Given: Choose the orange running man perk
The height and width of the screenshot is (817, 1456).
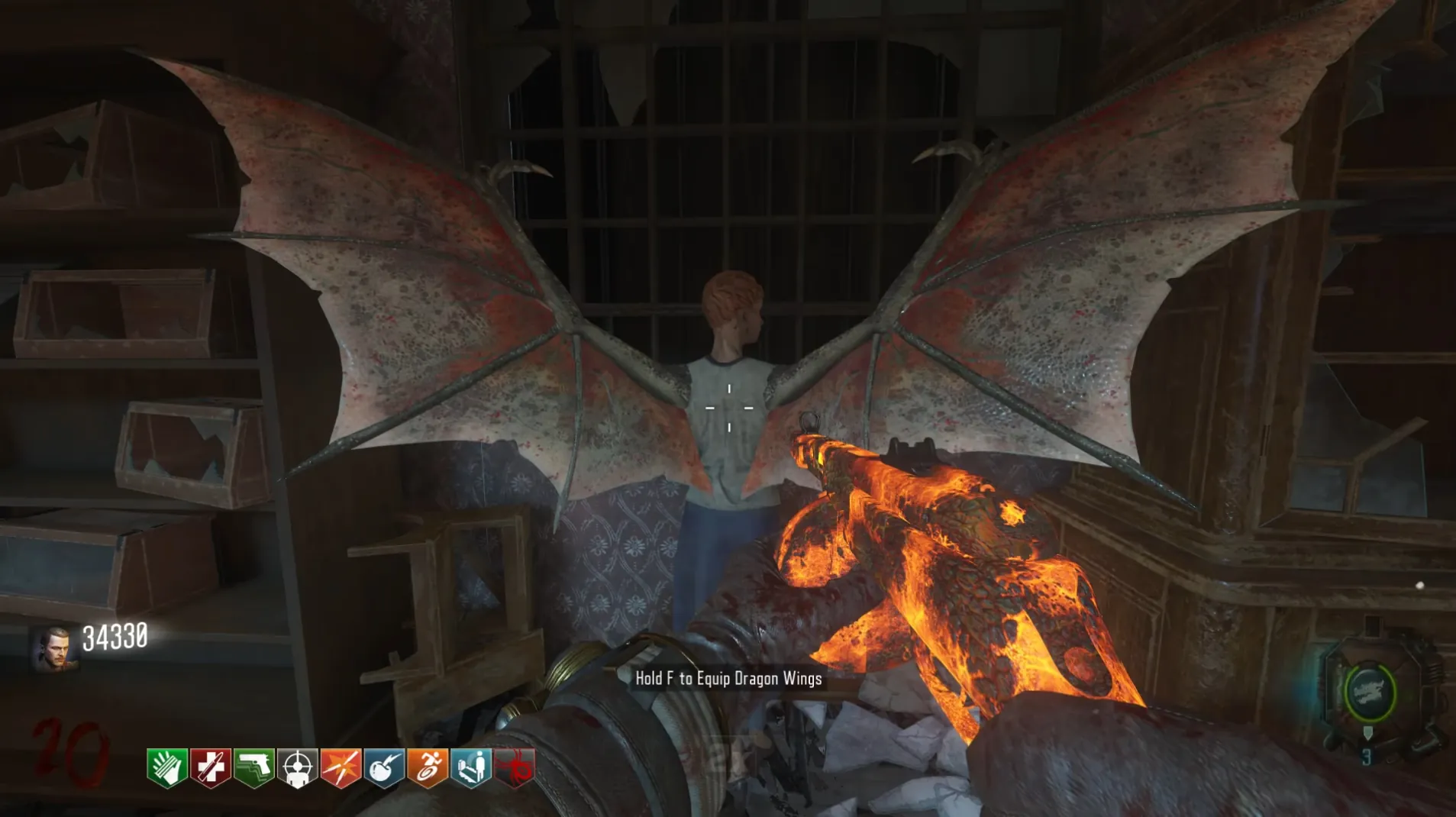Looking at the screenshot, I should pos(428,767).
